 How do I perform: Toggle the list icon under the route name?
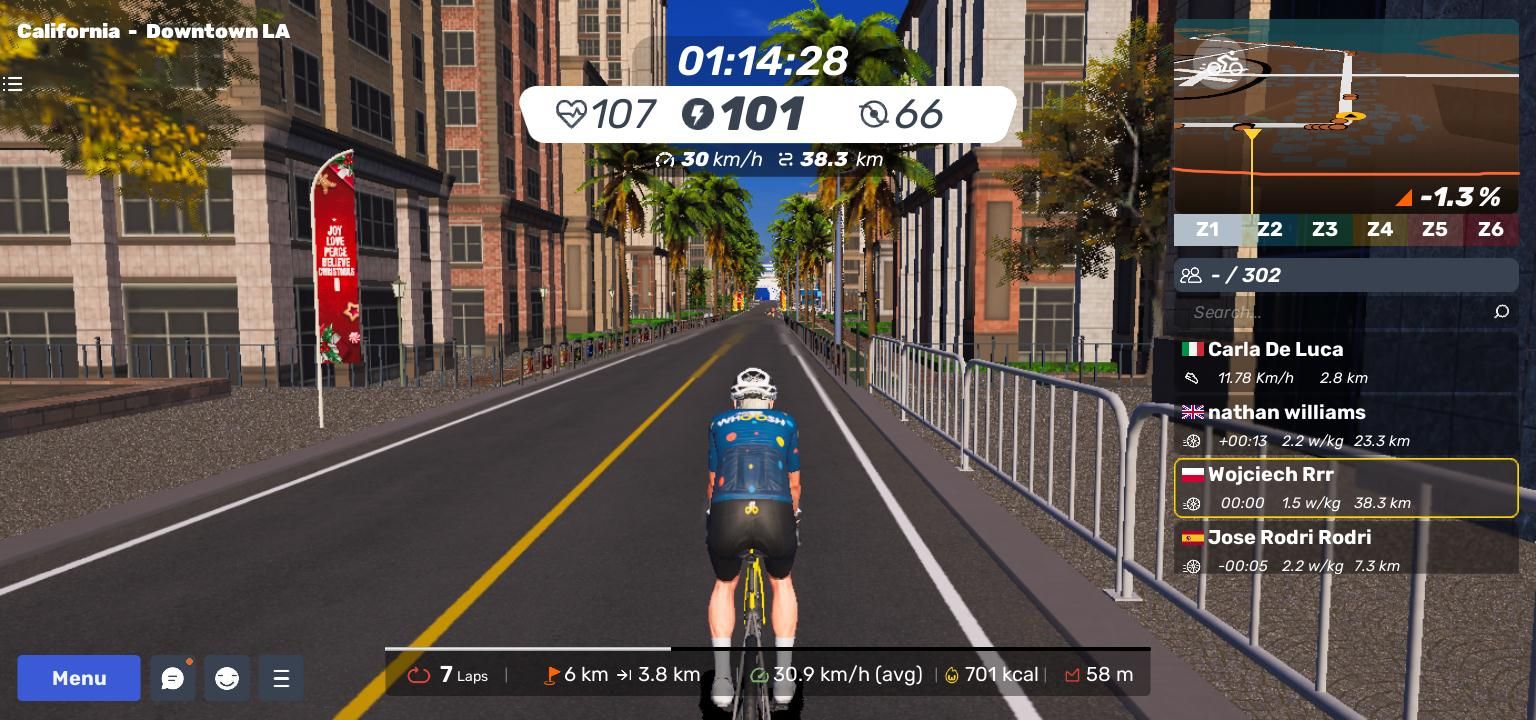click(13, 84)
